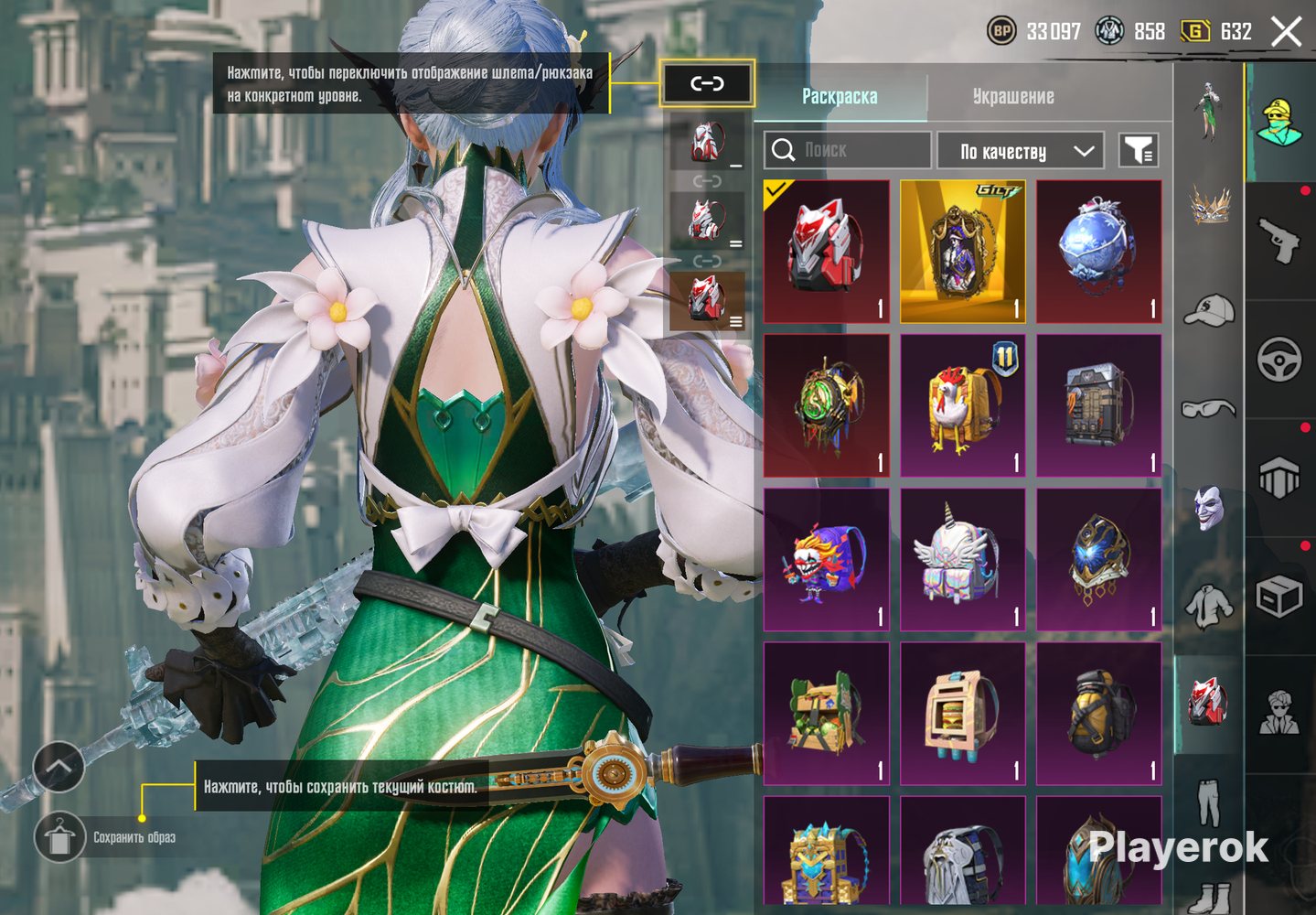The height and width of the screenshot is (915, 1316).
Task: Open the По качеству sort dropdown
Action: coord(1020,151)
